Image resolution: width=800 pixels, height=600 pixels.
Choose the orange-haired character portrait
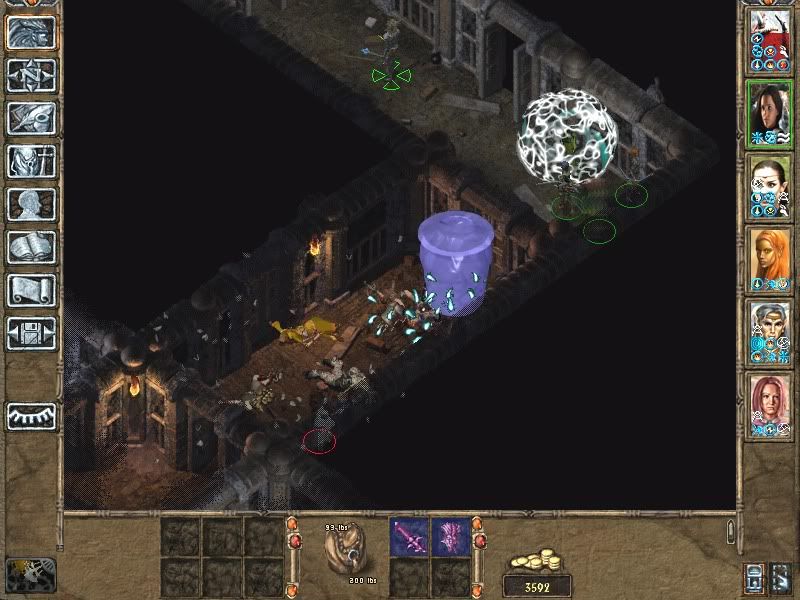tap(769, 259)
